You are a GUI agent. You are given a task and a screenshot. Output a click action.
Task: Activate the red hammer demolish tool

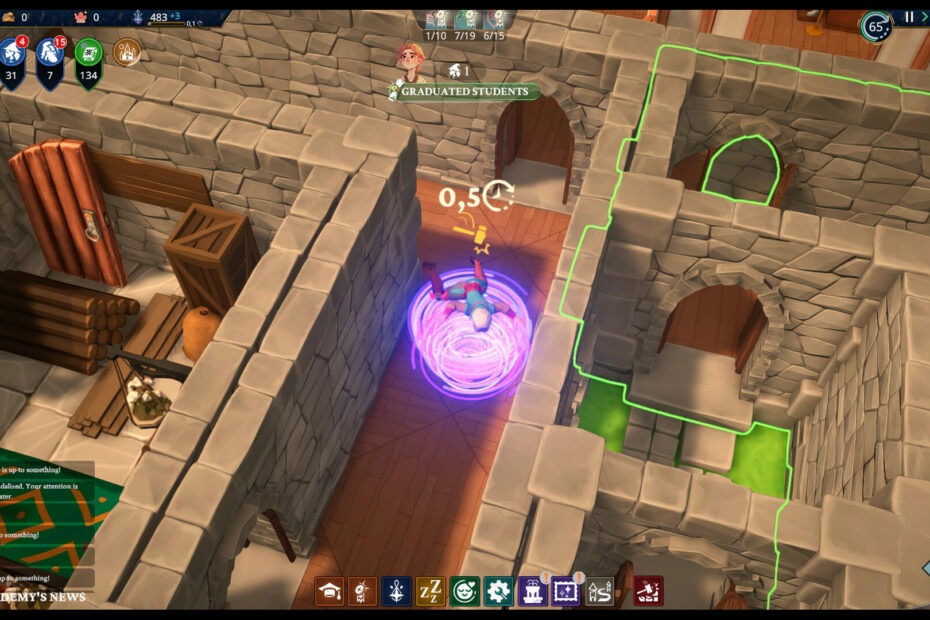[x=648, y=591]
